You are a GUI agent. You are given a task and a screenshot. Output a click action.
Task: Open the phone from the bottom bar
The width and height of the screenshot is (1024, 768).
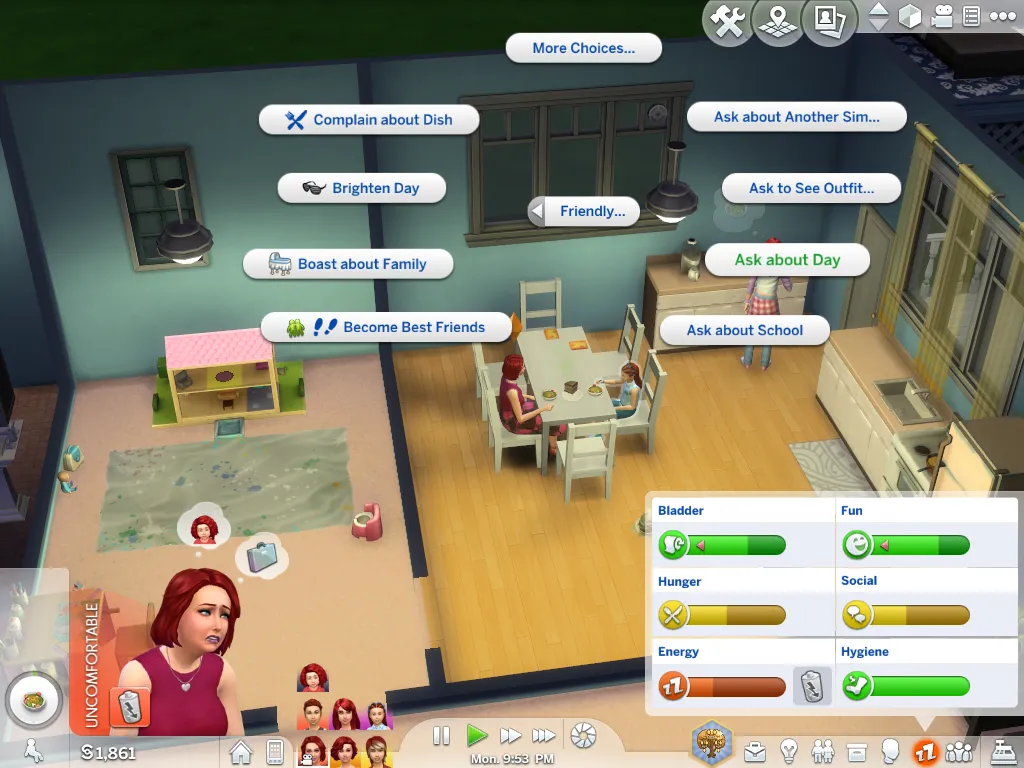coord(274,750)
